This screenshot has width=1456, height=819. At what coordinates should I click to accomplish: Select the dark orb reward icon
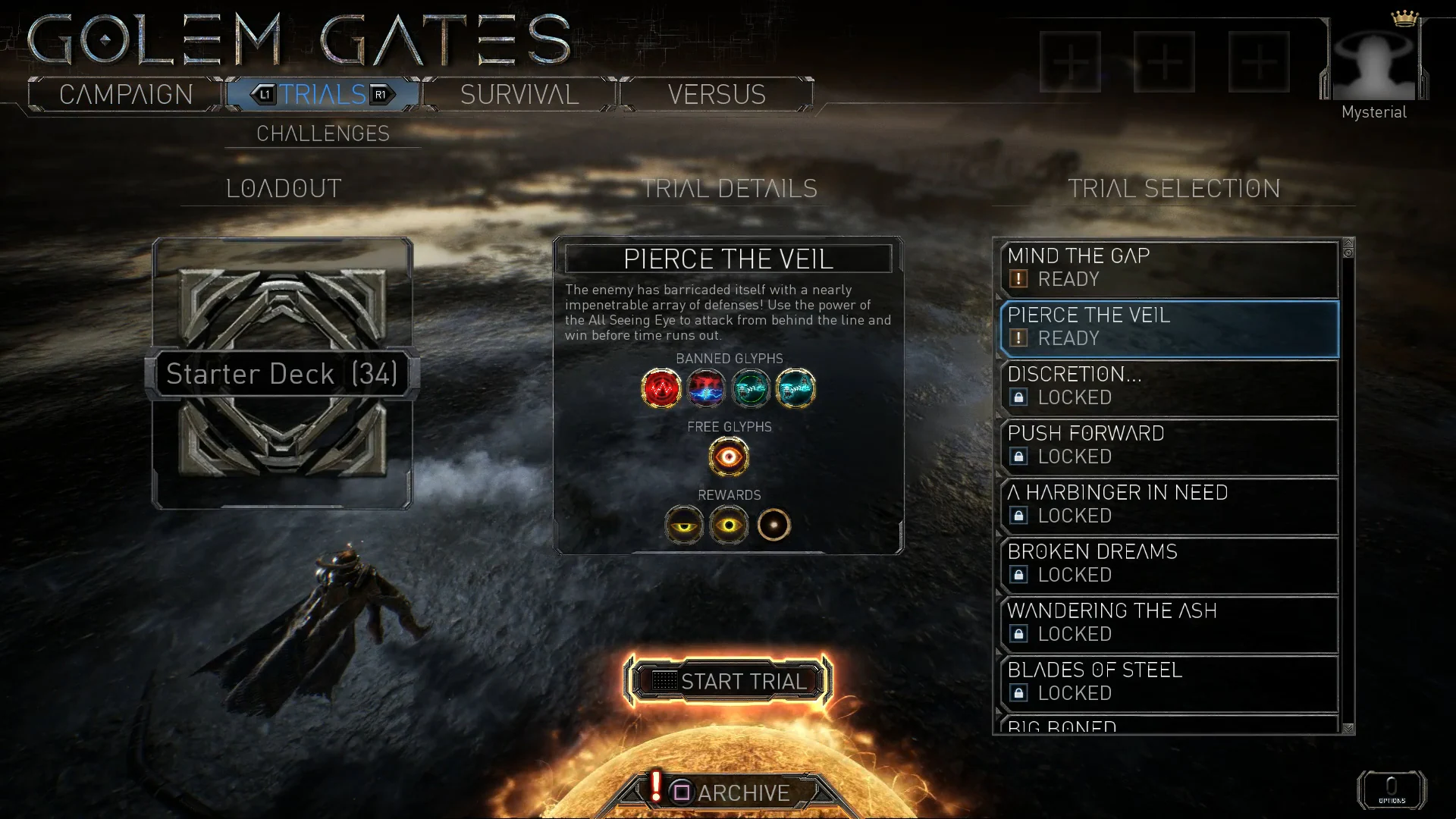click(774, 525)
